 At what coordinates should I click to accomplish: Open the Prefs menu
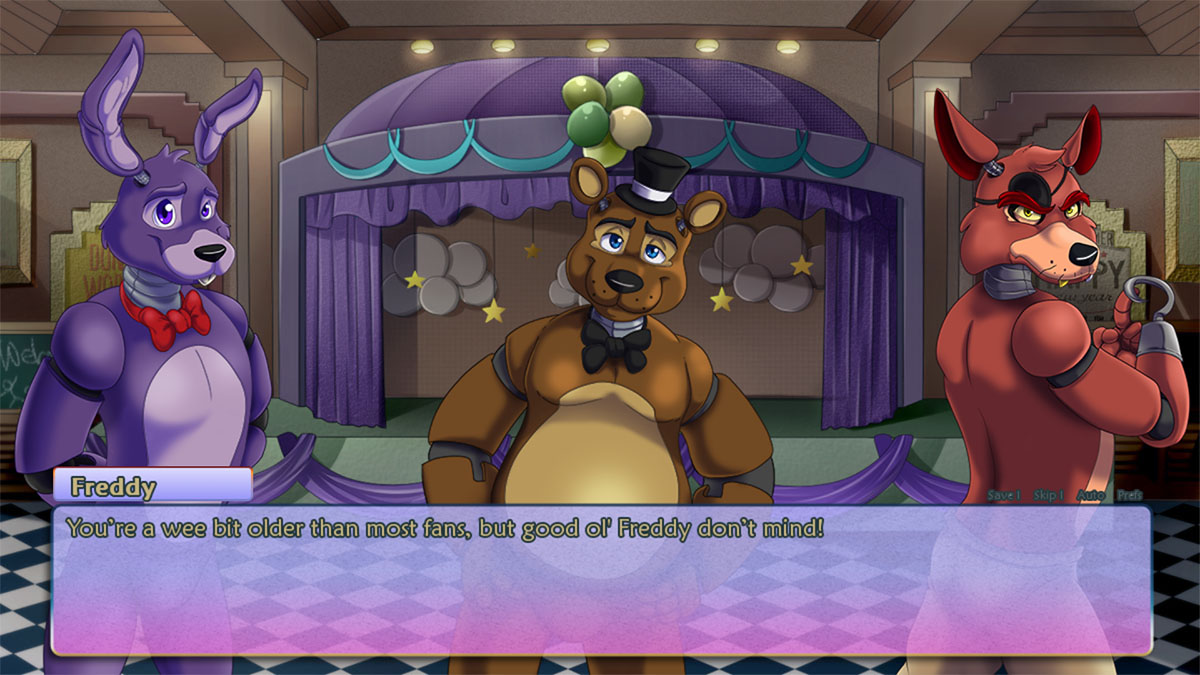pyautogui.click(x=1130, y=495)
